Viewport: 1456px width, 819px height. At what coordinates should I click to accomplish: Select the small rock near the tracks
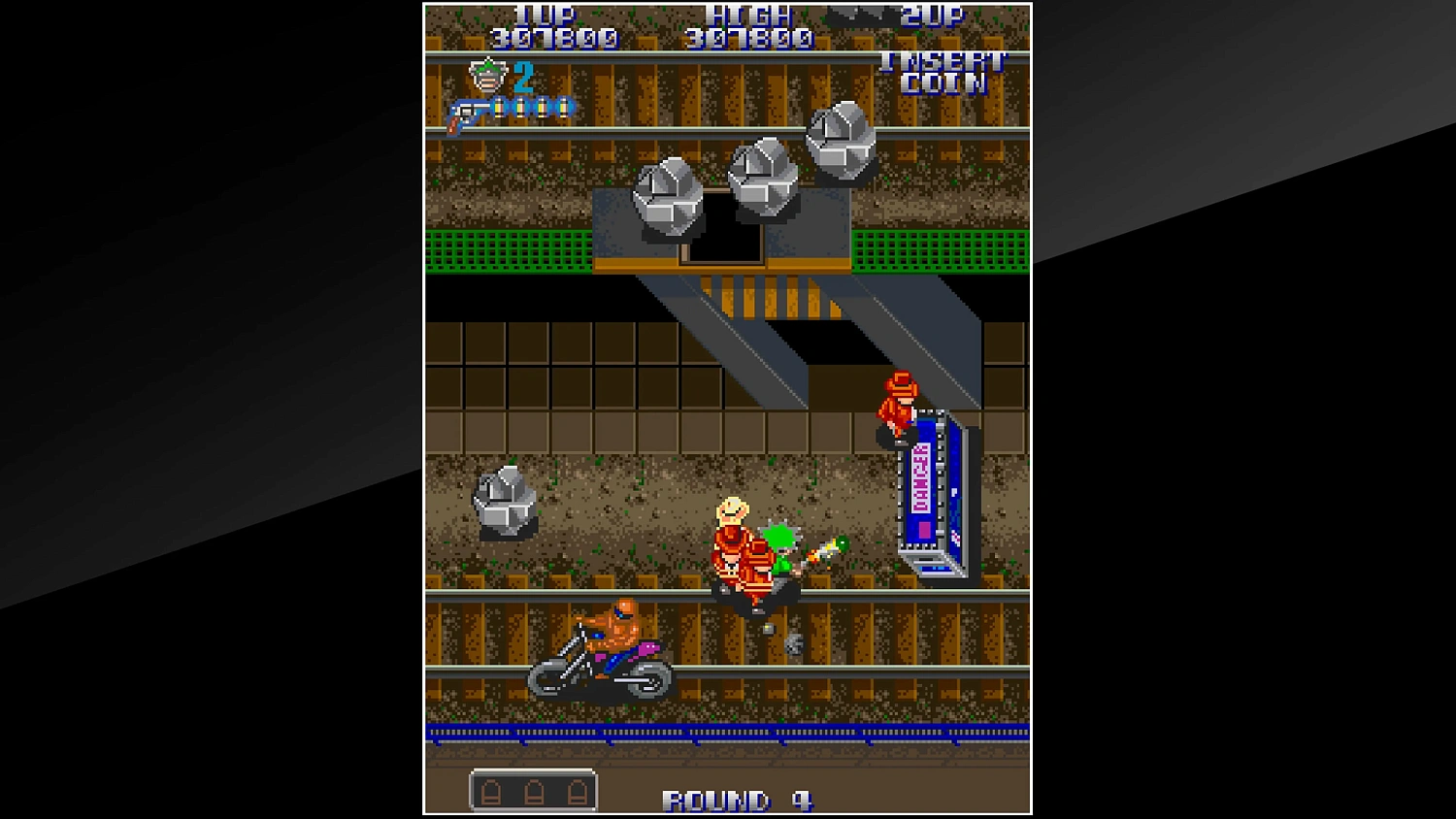pyautogui.click(x=504, y=501)
